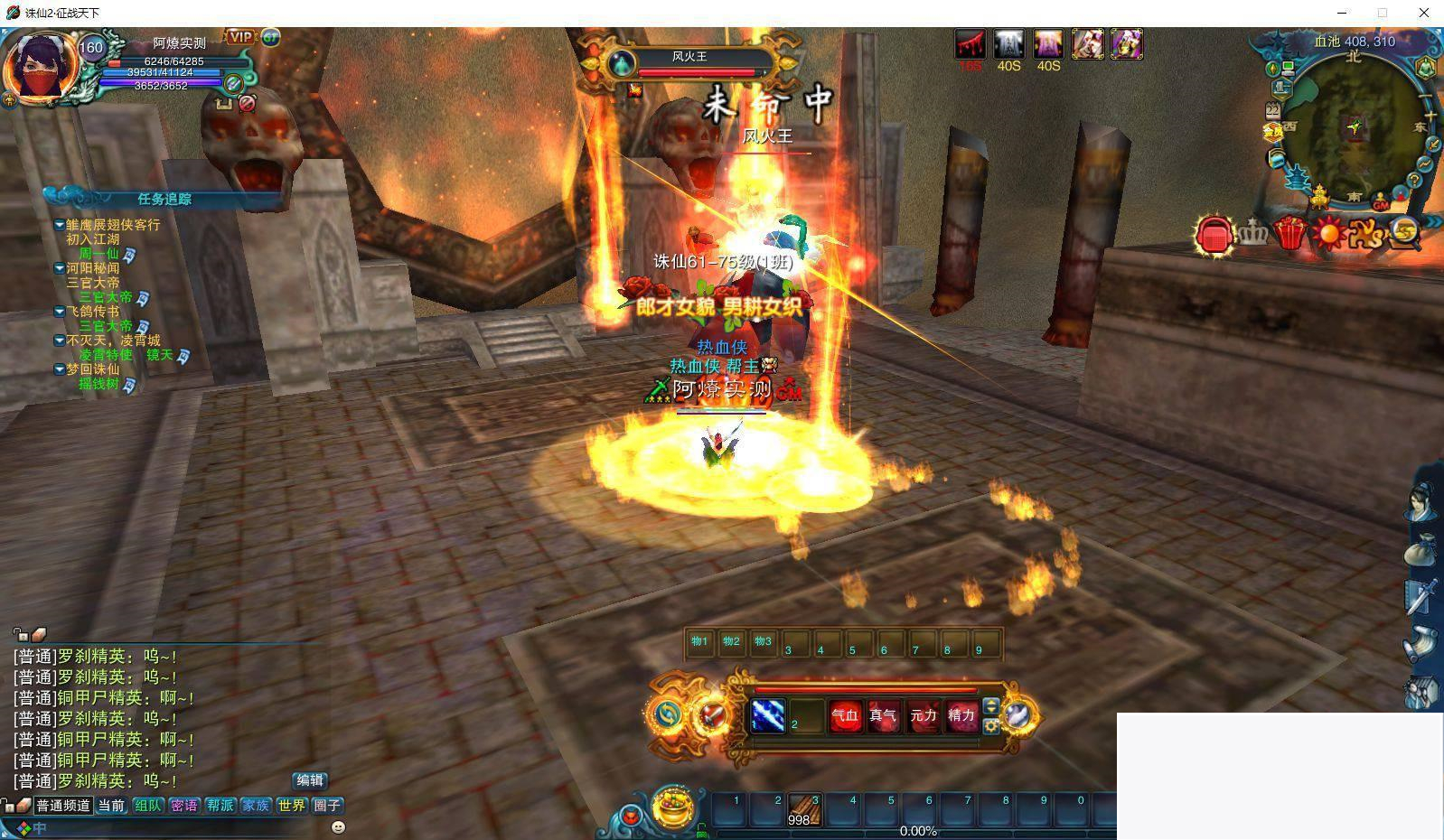
Task: Open the golden treasure pot icon
Action: 673,807
